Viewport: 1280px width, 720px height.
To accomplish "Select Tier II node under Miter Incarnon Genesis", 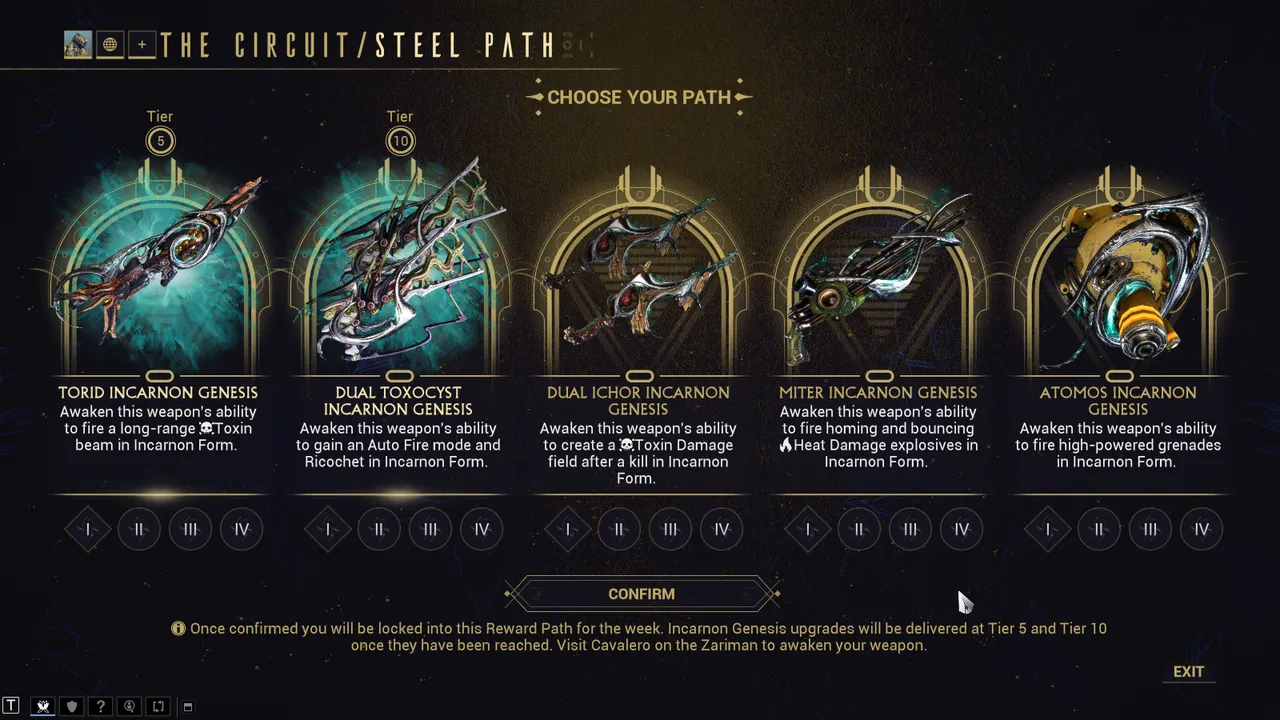I will (x=858, y=529).
